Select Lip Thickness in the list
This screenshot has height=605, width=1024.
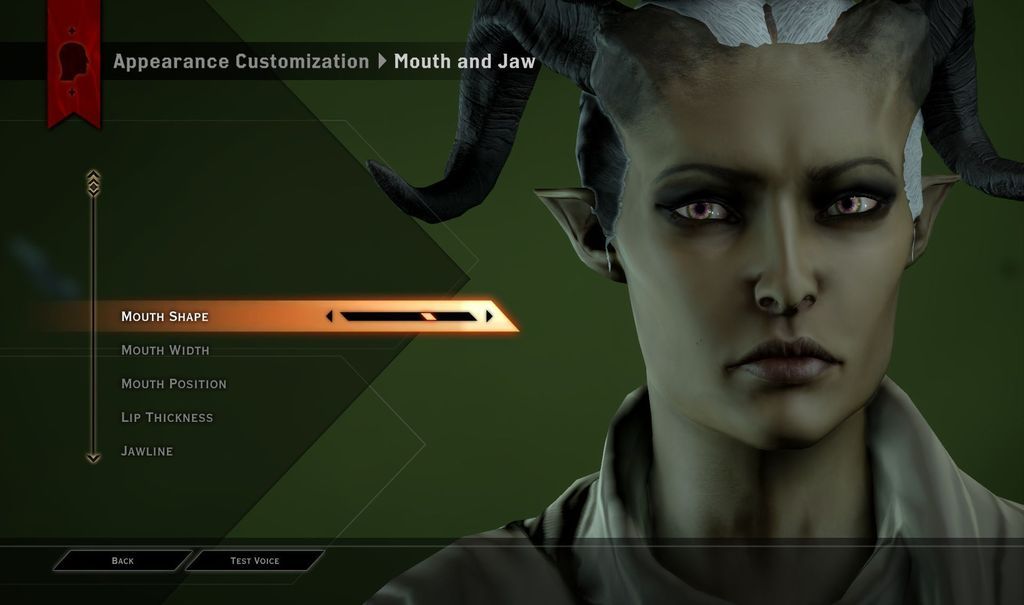tap(167, 417)
